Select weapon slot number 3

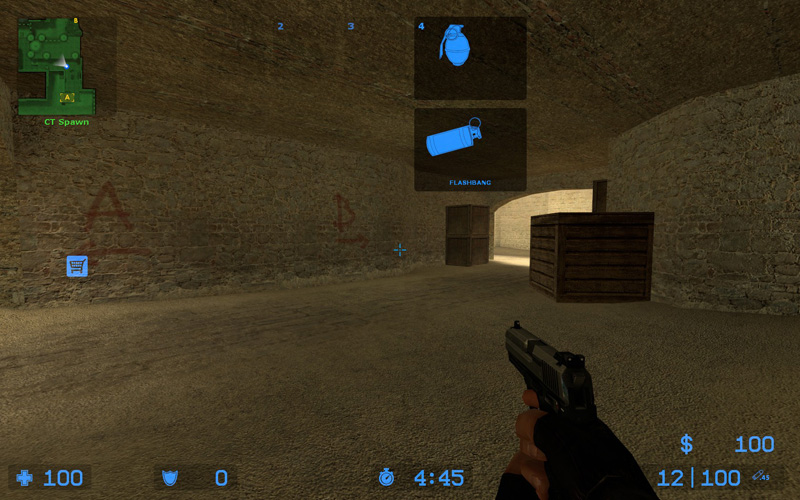351,26
